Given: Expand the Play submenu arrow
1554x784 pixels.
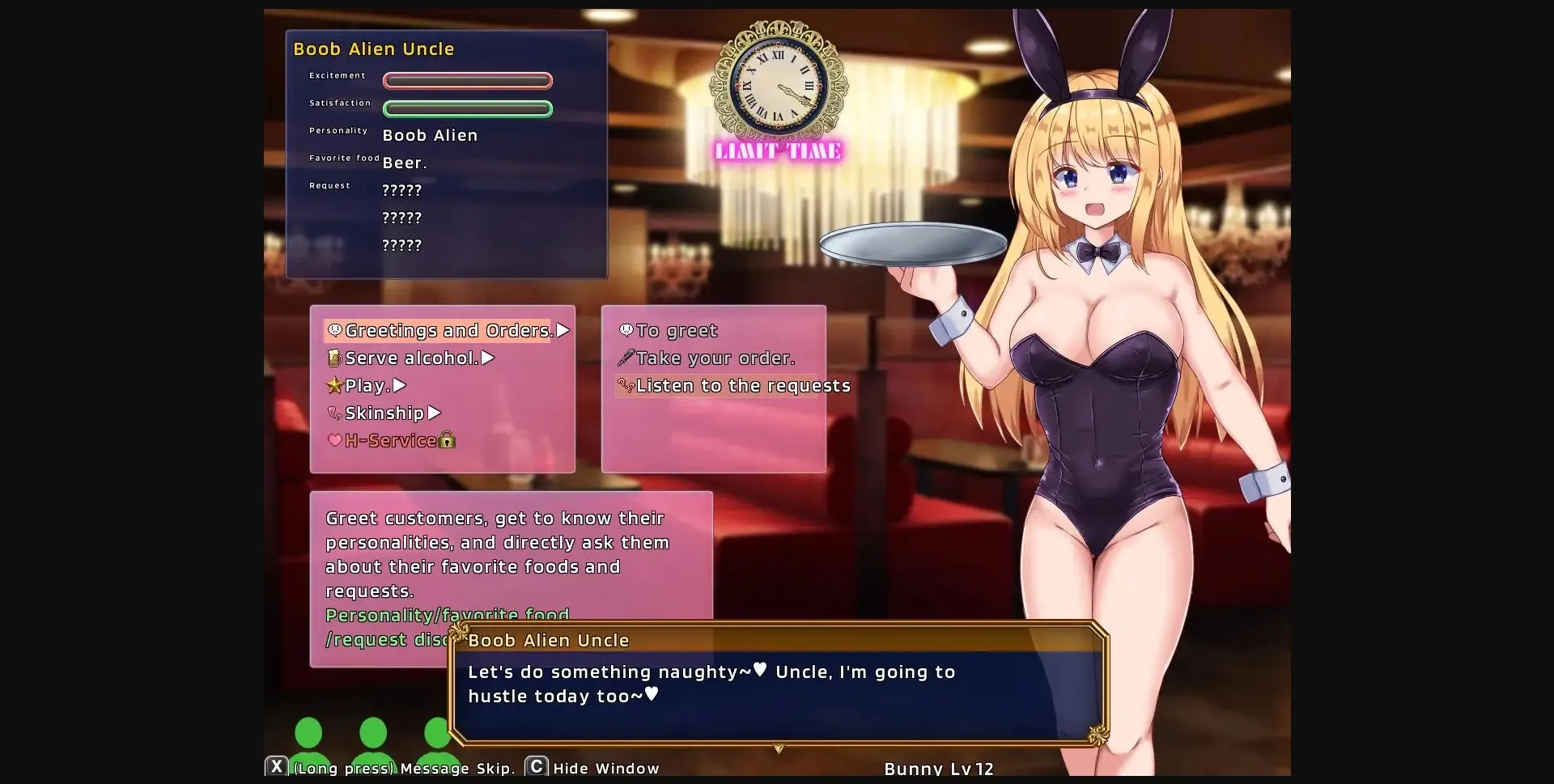Looking at the screenshot, I should (397, 386).
